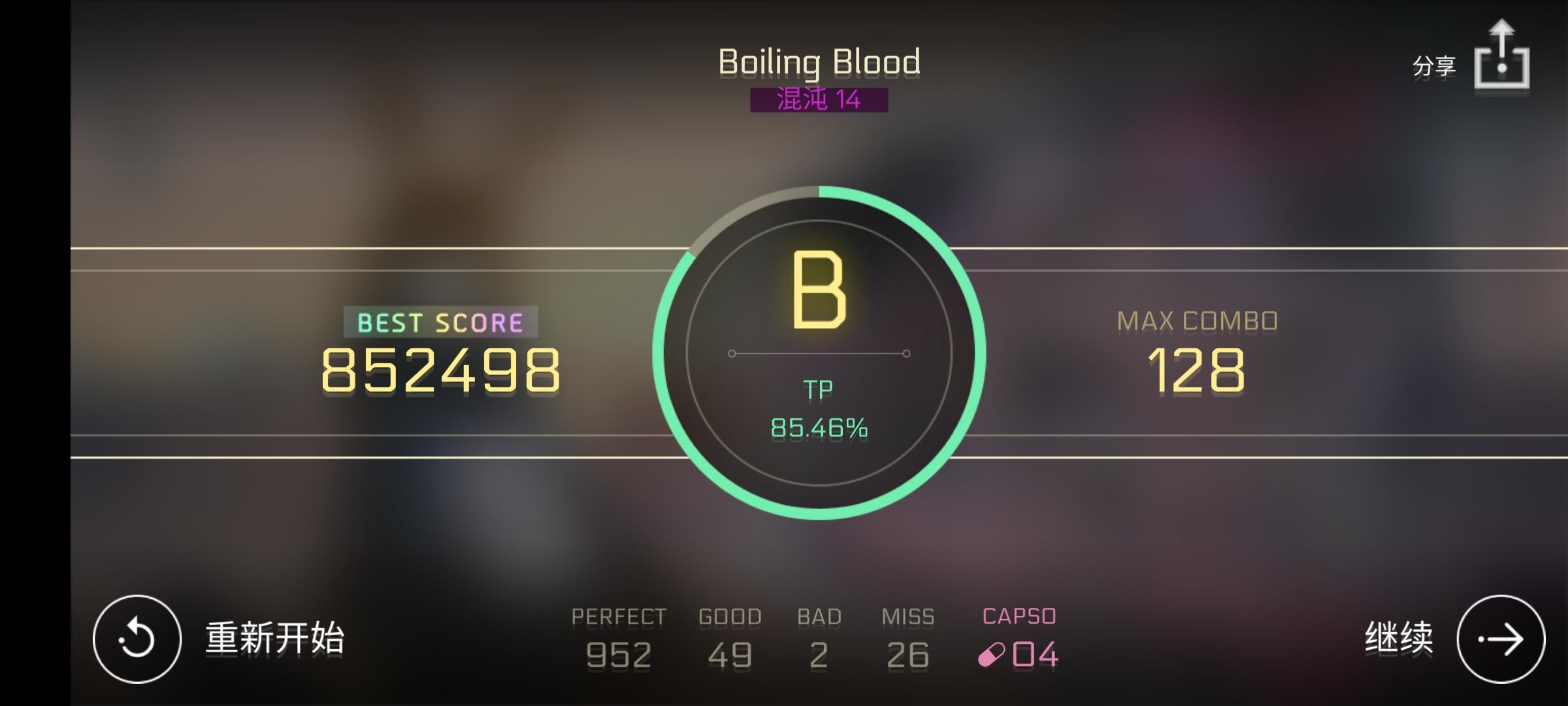Select the CAPSO stats tab
Screen dimensions: 1568x706
tap(1018, 614)
